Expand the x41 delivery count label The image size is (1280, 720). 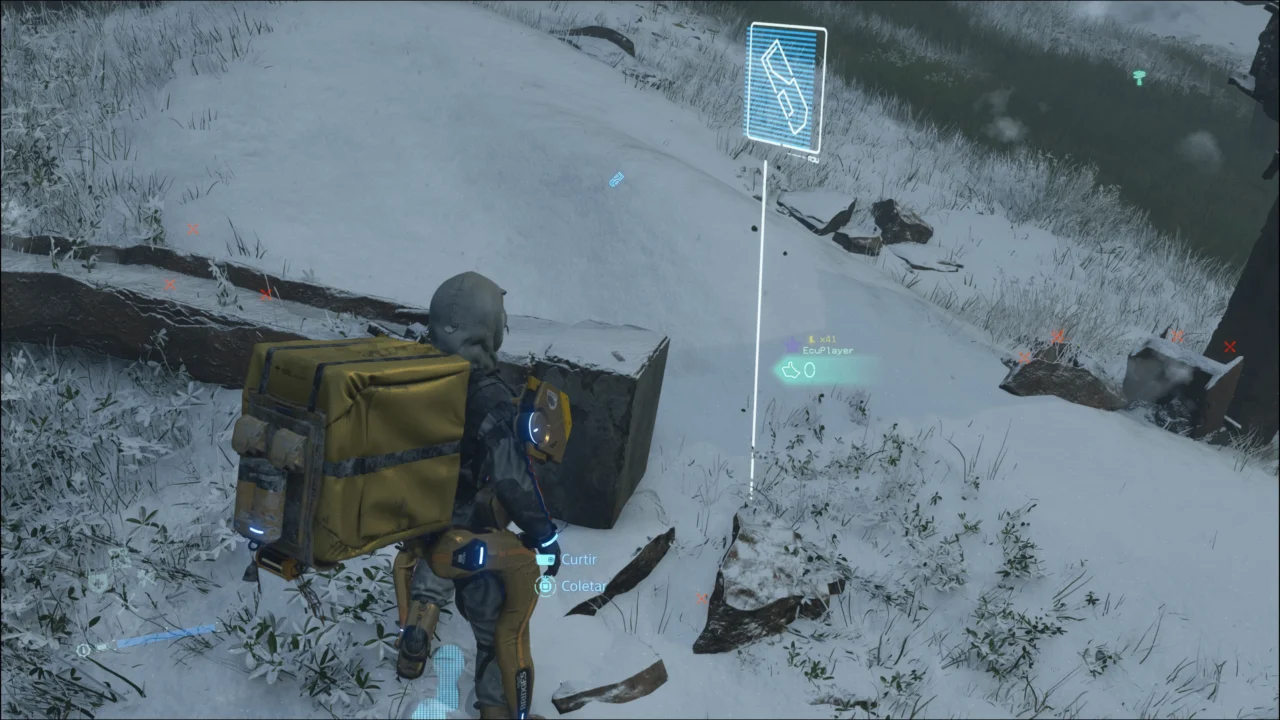828,339
